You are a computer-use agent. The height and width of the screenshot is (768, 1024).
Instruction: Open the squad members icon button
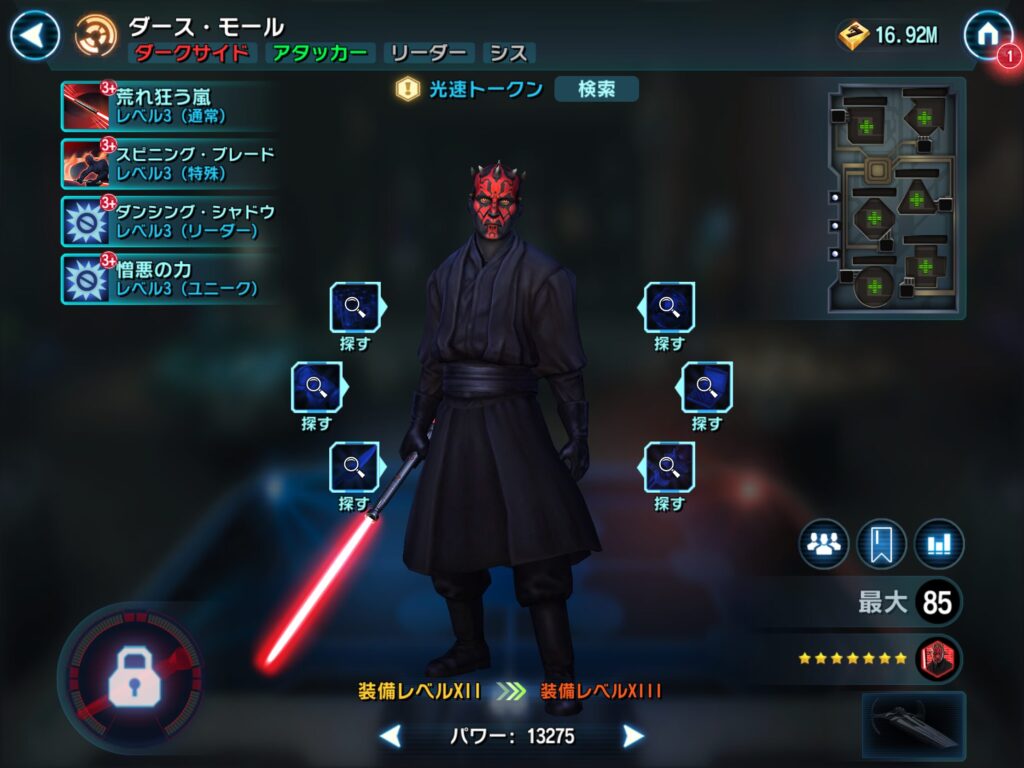824,545
